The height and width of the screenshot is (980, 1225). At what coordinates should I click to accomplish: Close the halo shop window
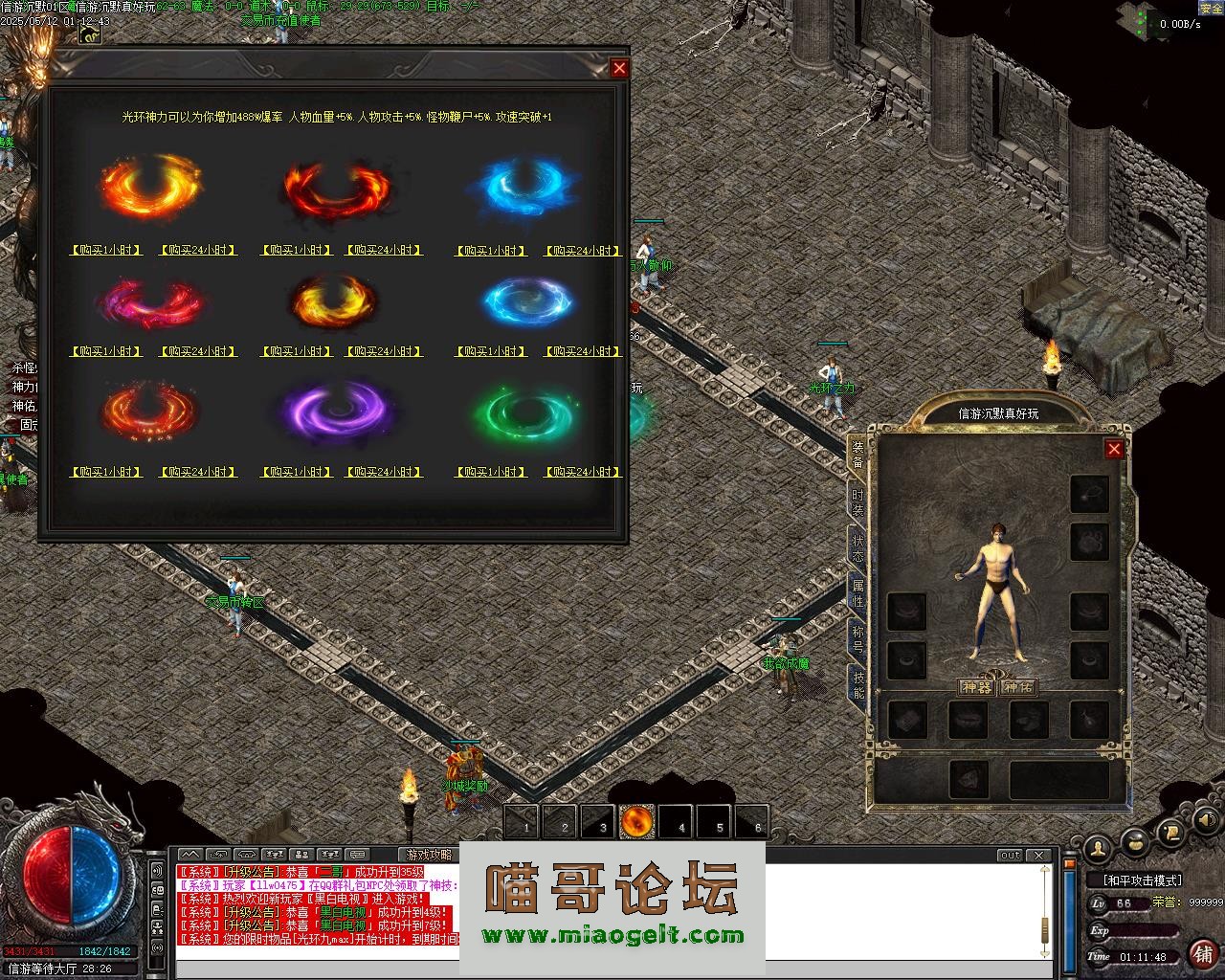point(619,68)
